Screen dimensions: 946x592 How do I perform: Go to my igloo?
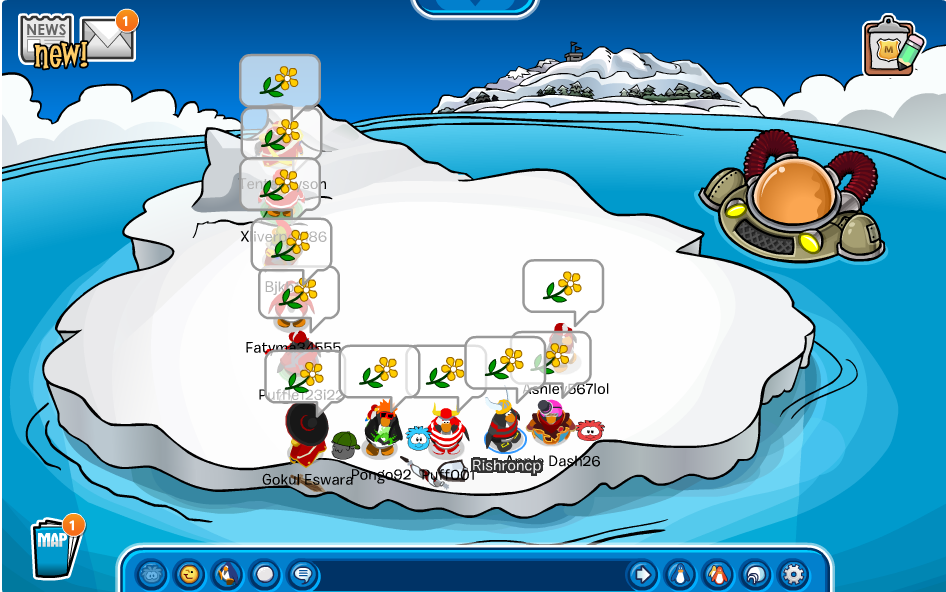tap(756, 574)
